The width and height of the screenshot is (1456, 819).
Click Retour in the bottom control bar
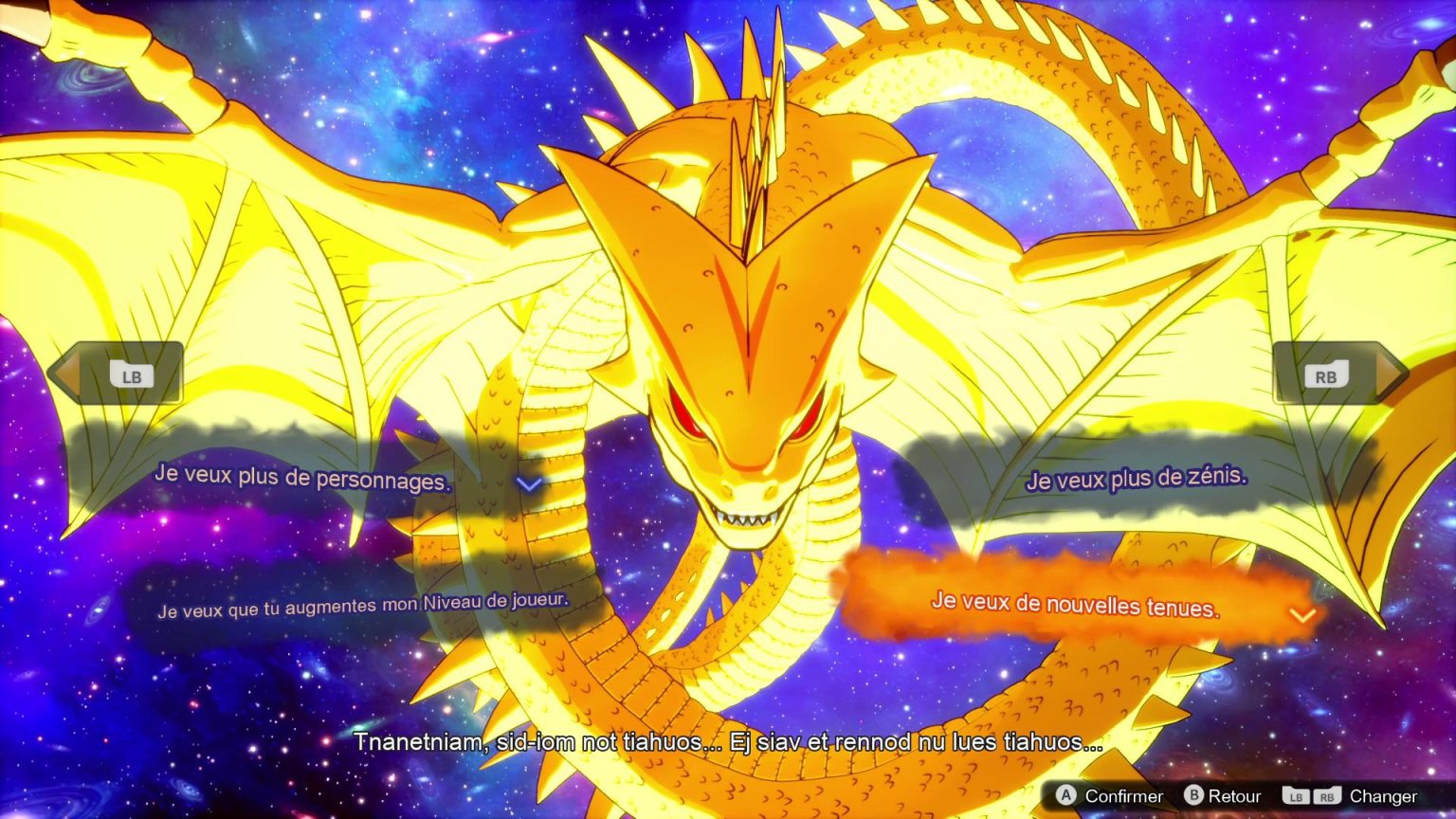[1234, 796]
